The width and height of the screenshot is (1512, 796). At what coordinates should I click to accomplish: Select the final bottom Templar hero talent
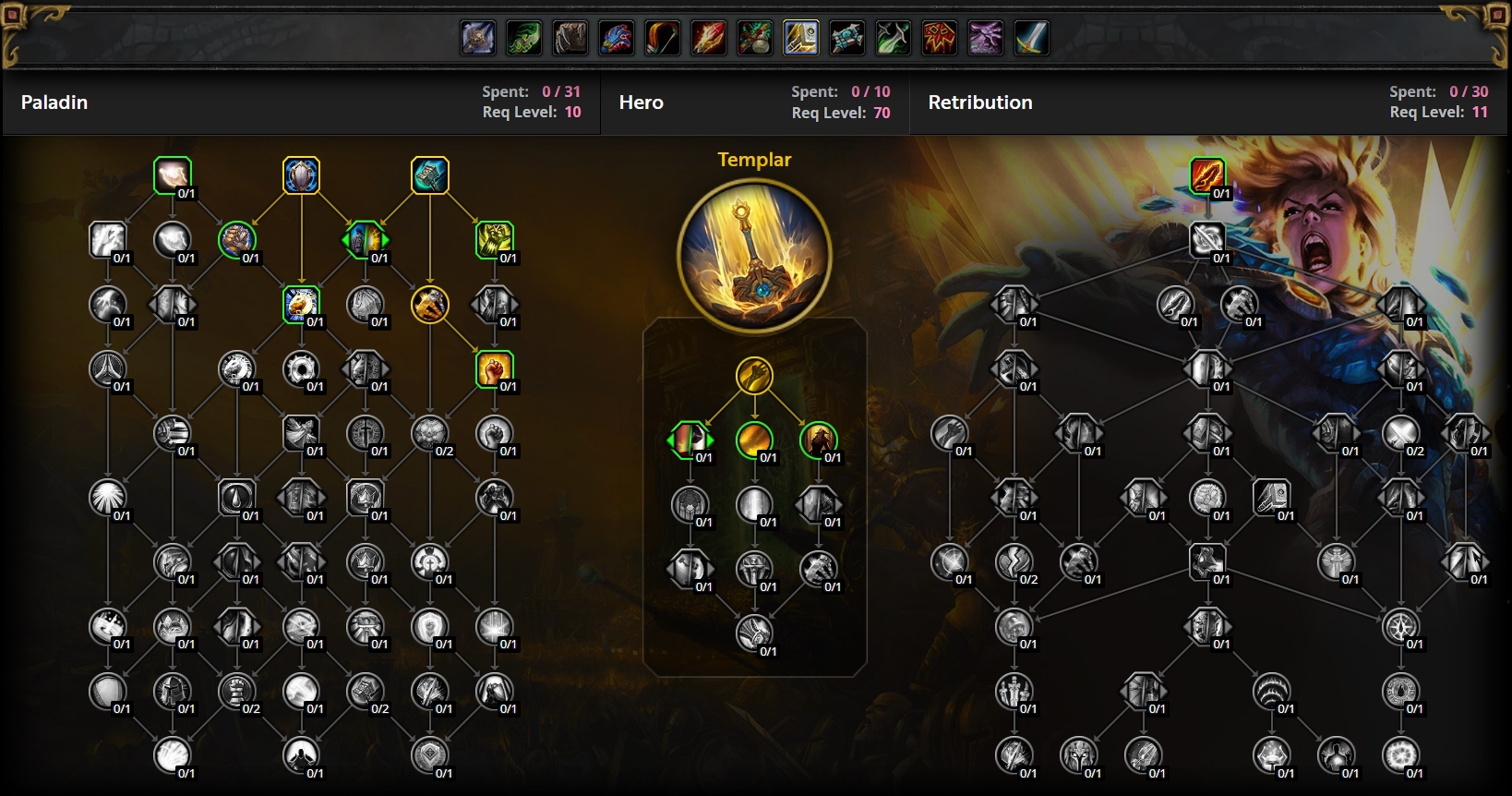click(754, 633)
